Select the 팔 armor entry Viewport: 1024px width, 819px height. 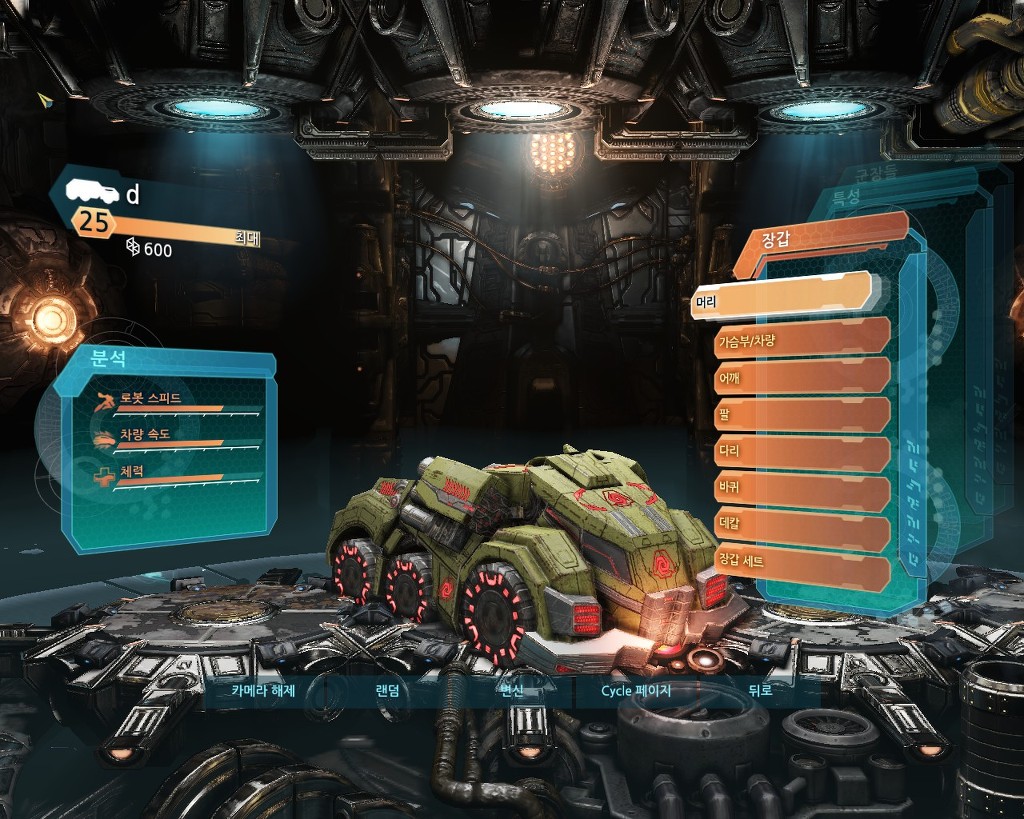802,414
